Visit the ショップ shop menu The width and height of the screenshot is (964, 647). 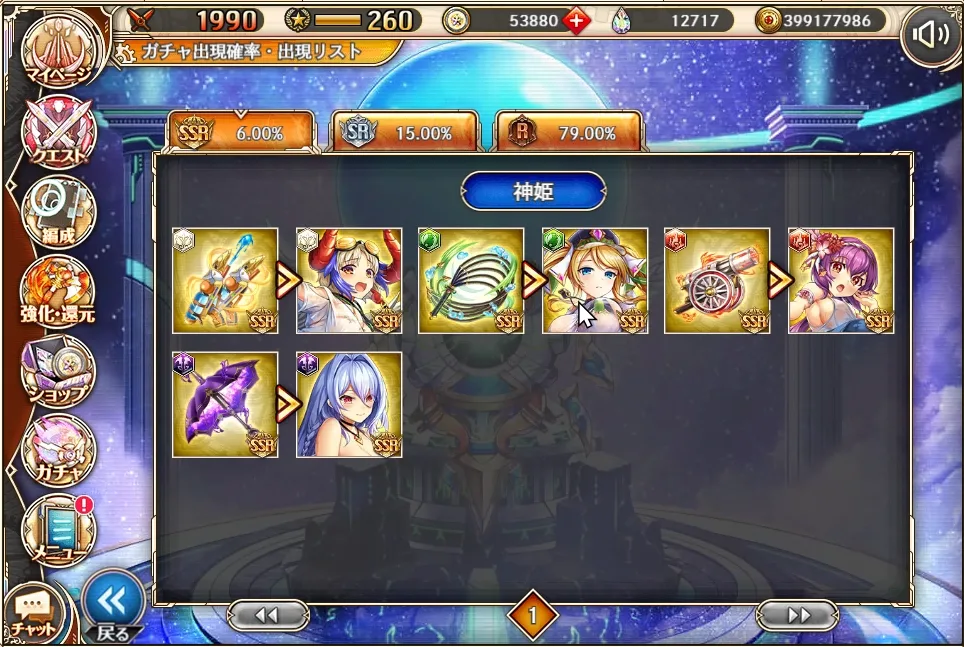[x=60, y=371]
